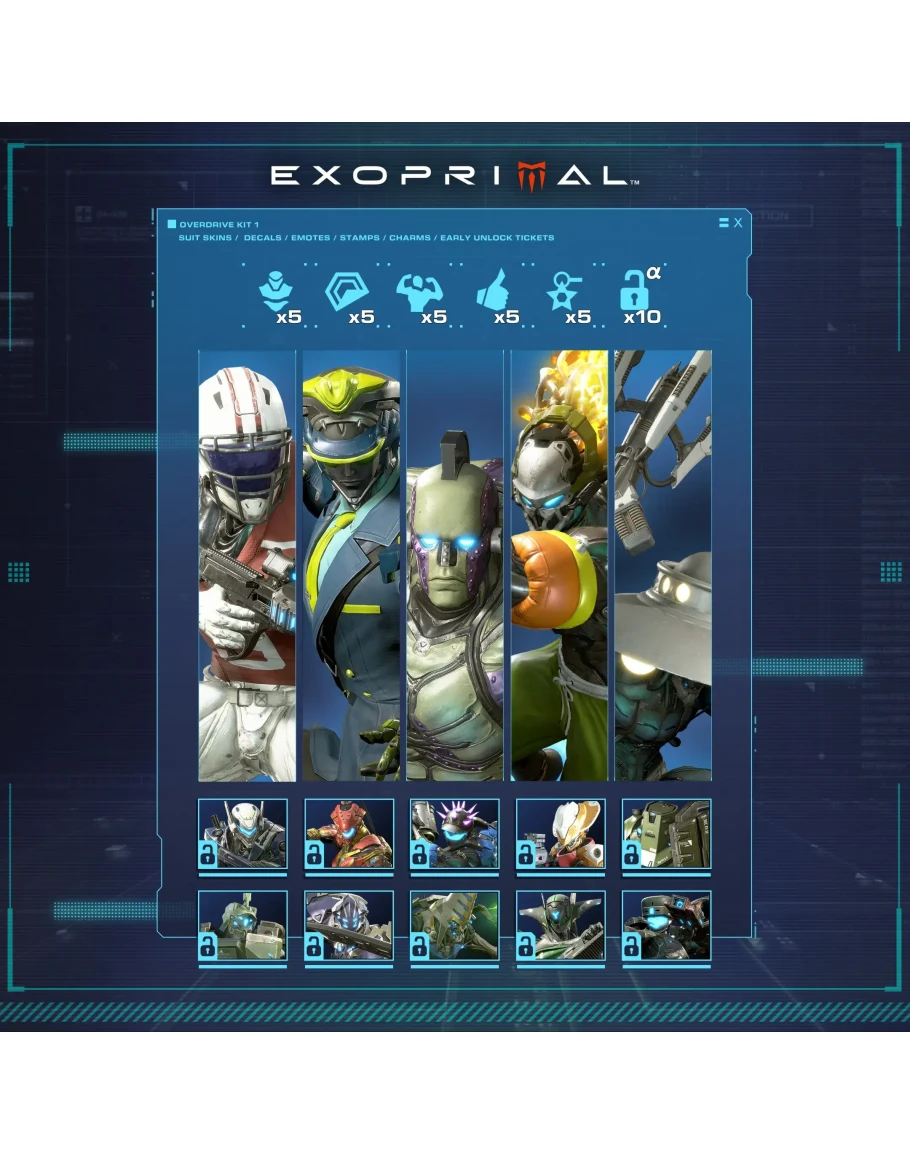Minimize the Overdrive Kit 1 window
This screenshot has width=910, height=1155.
(x=724, y=223)
